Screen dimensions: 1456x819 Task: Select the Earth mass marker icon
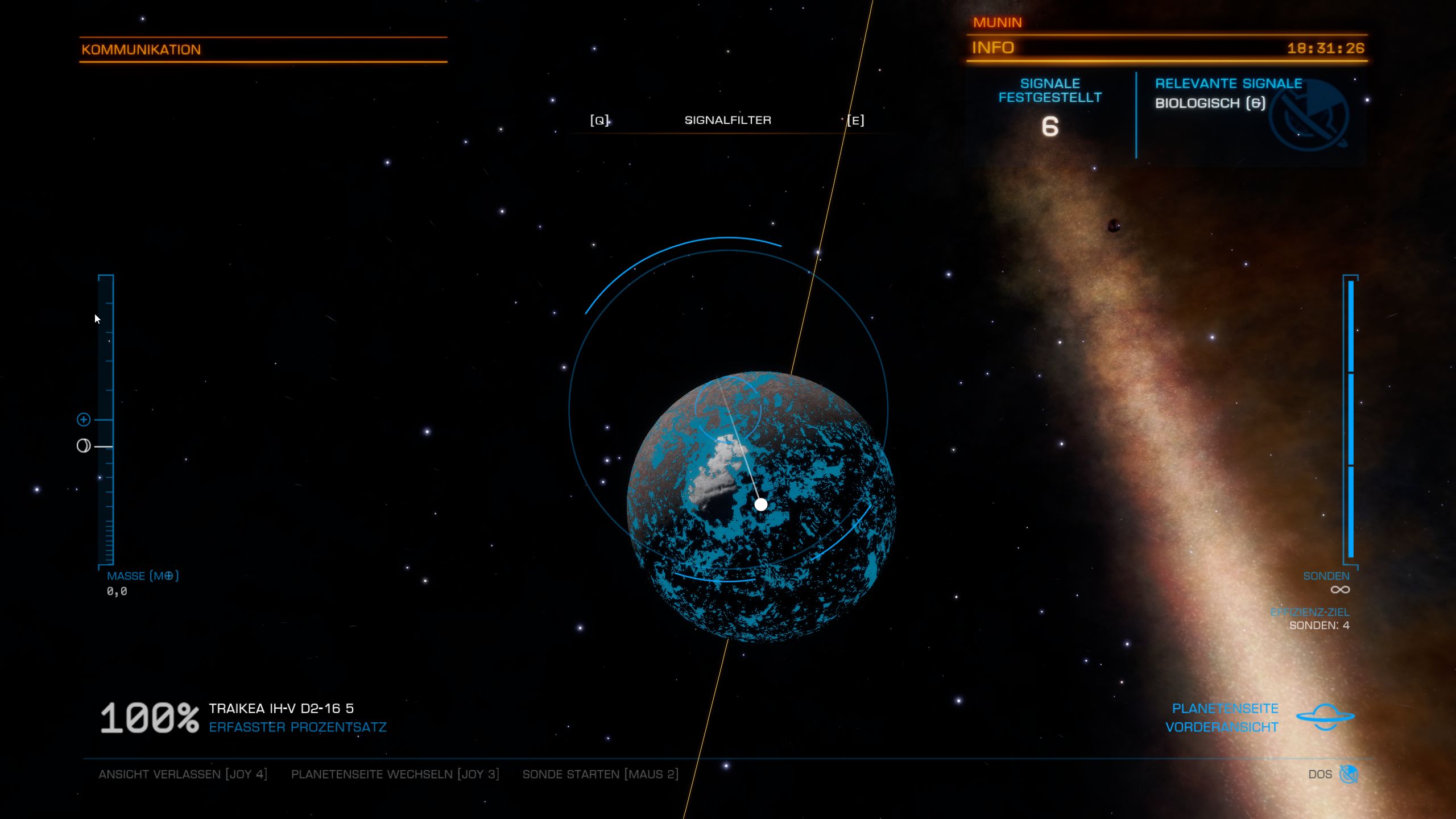(x=84, y=420)
